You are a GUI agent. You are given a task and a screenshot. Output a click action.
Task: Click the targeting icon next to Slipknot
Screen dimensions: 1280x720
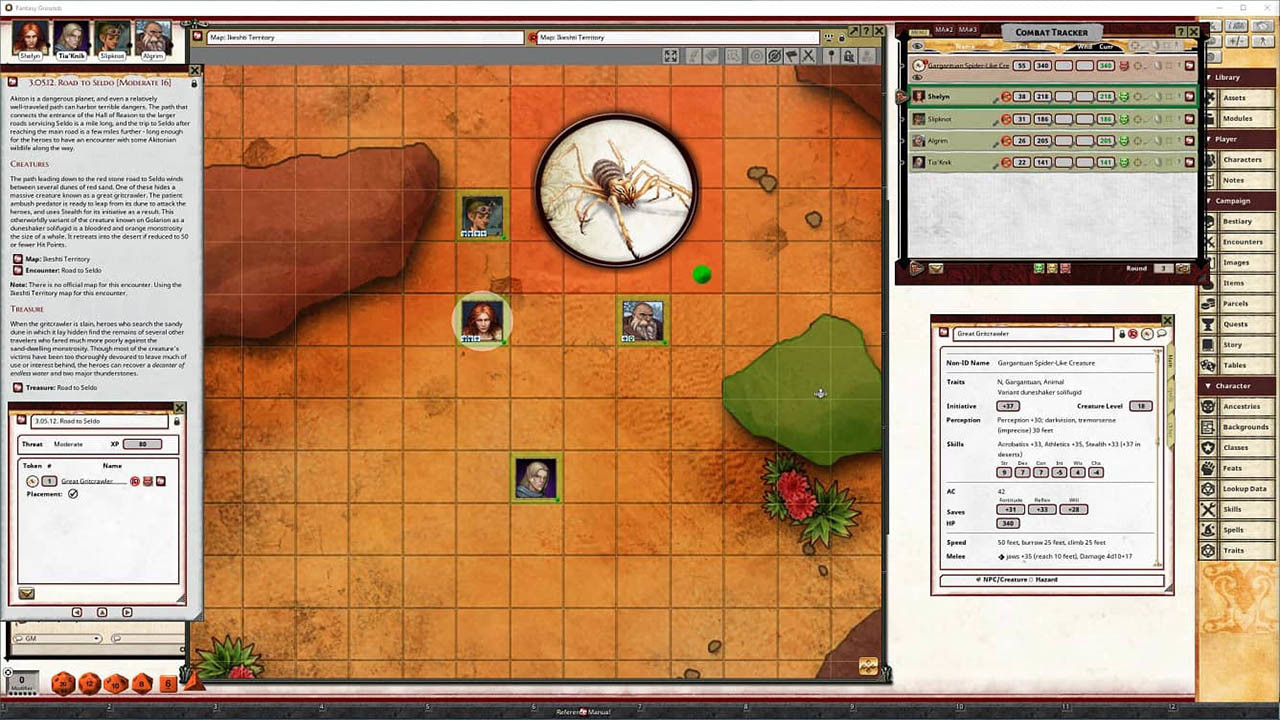(1006, 119)
